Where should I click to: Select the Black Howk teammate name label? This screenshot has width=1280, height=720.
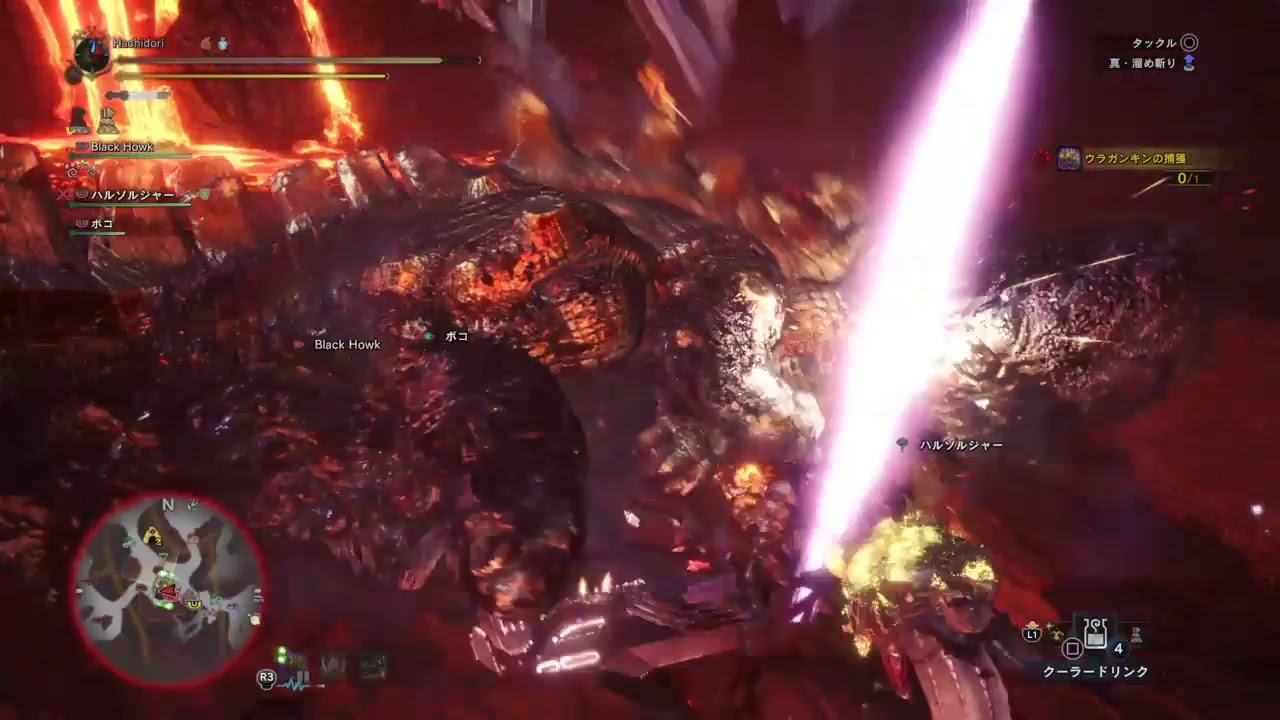(x=123, y=147)
